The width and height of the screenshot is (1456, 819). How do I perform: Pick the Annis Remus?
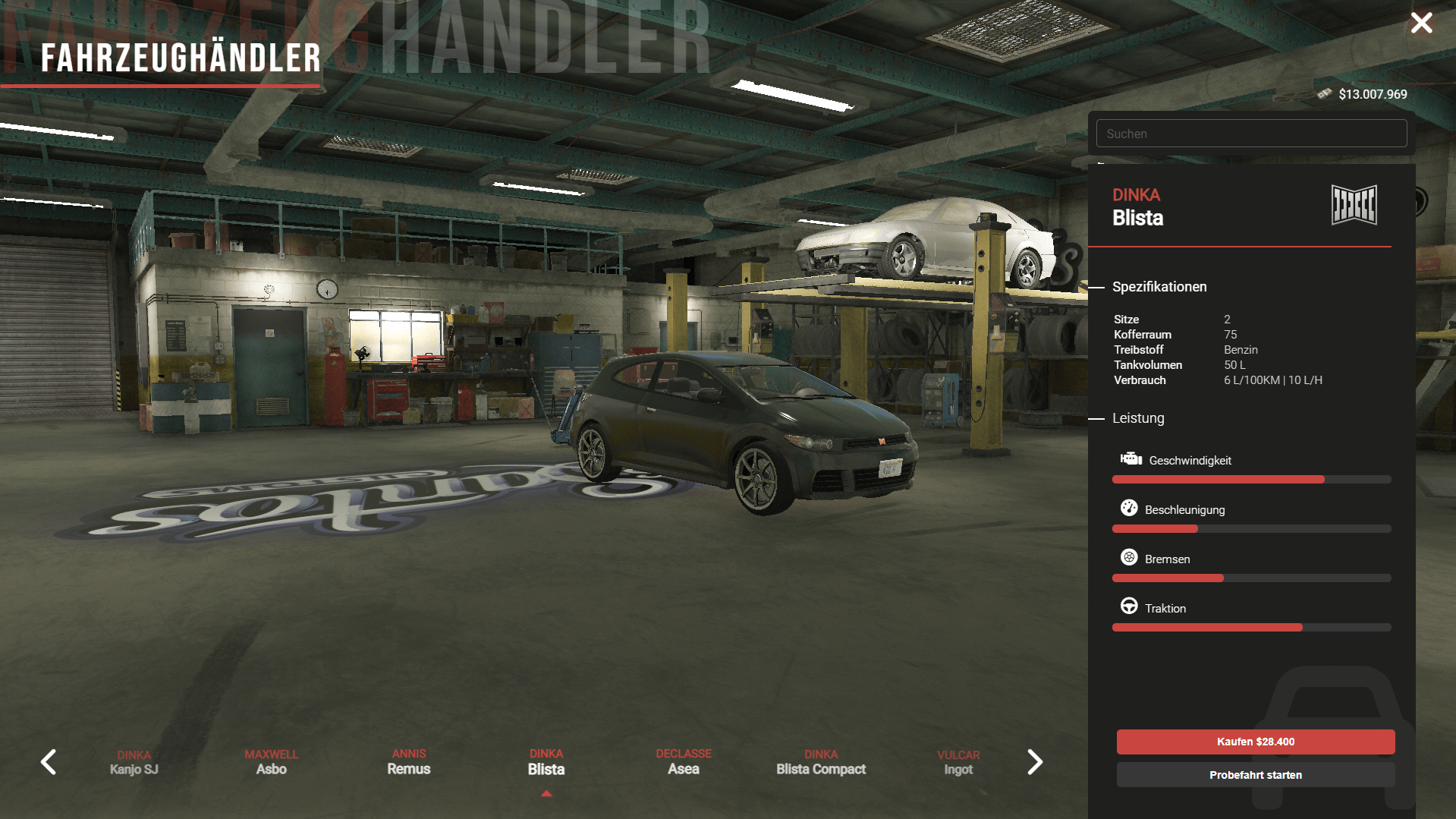click(409, 762)
